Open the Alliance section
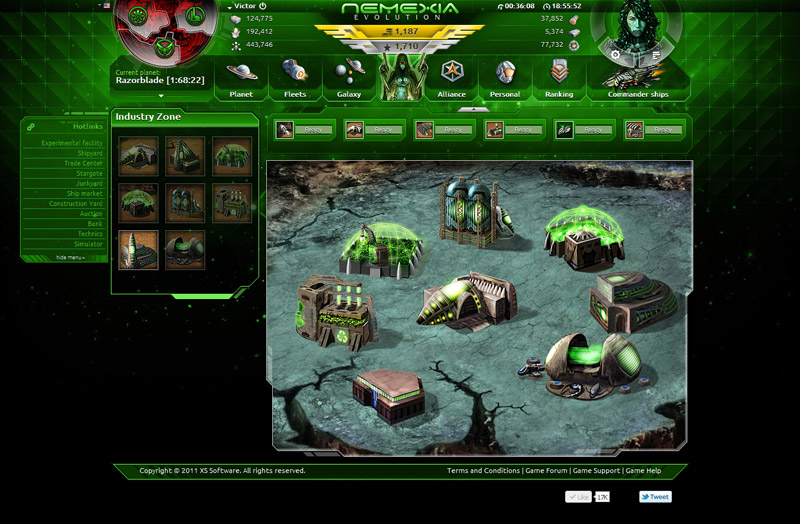The width and height of the screenshot is (800, 524). [451, 78]
